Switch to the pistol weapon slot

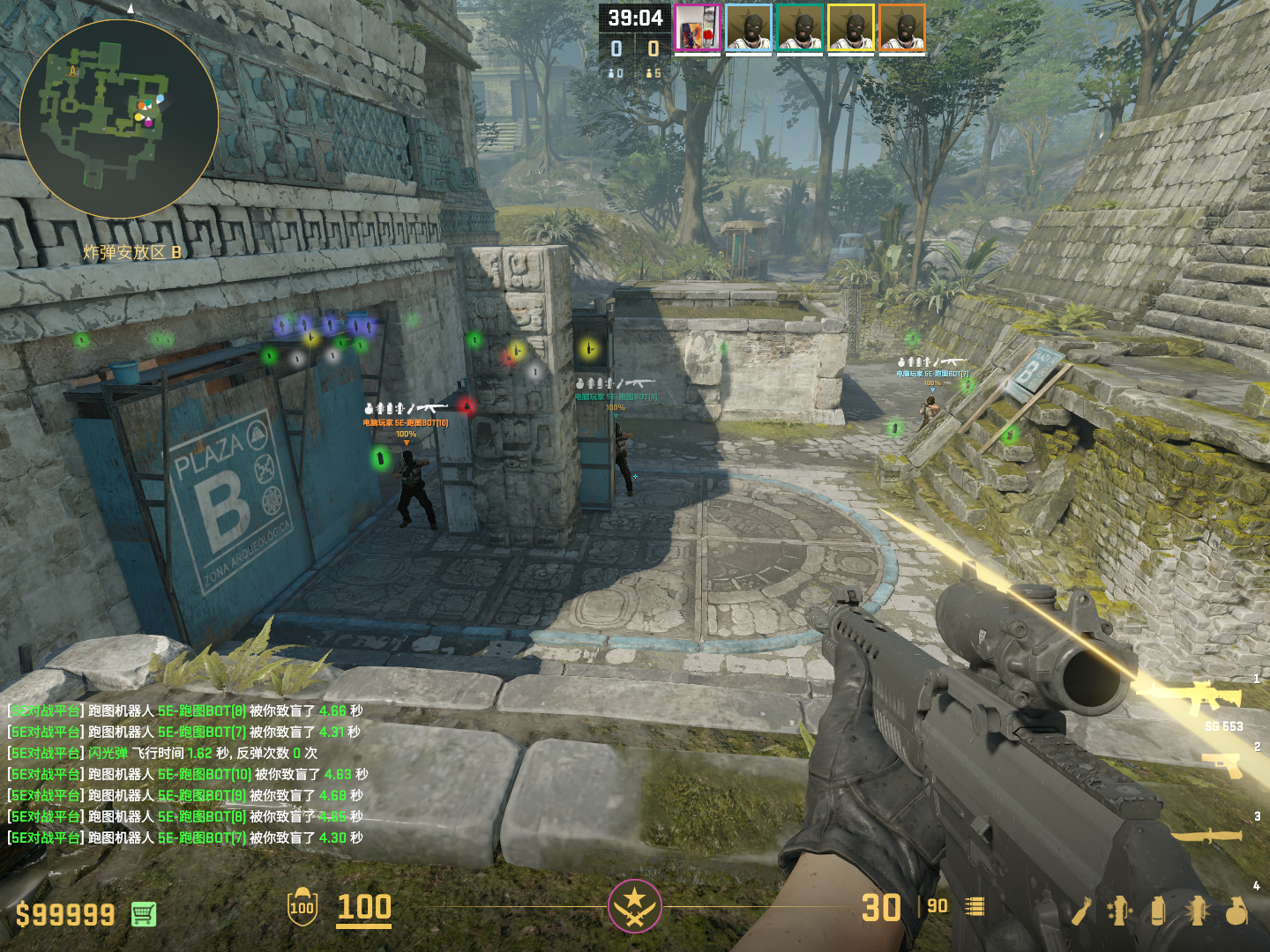[x=1223, y=762]
